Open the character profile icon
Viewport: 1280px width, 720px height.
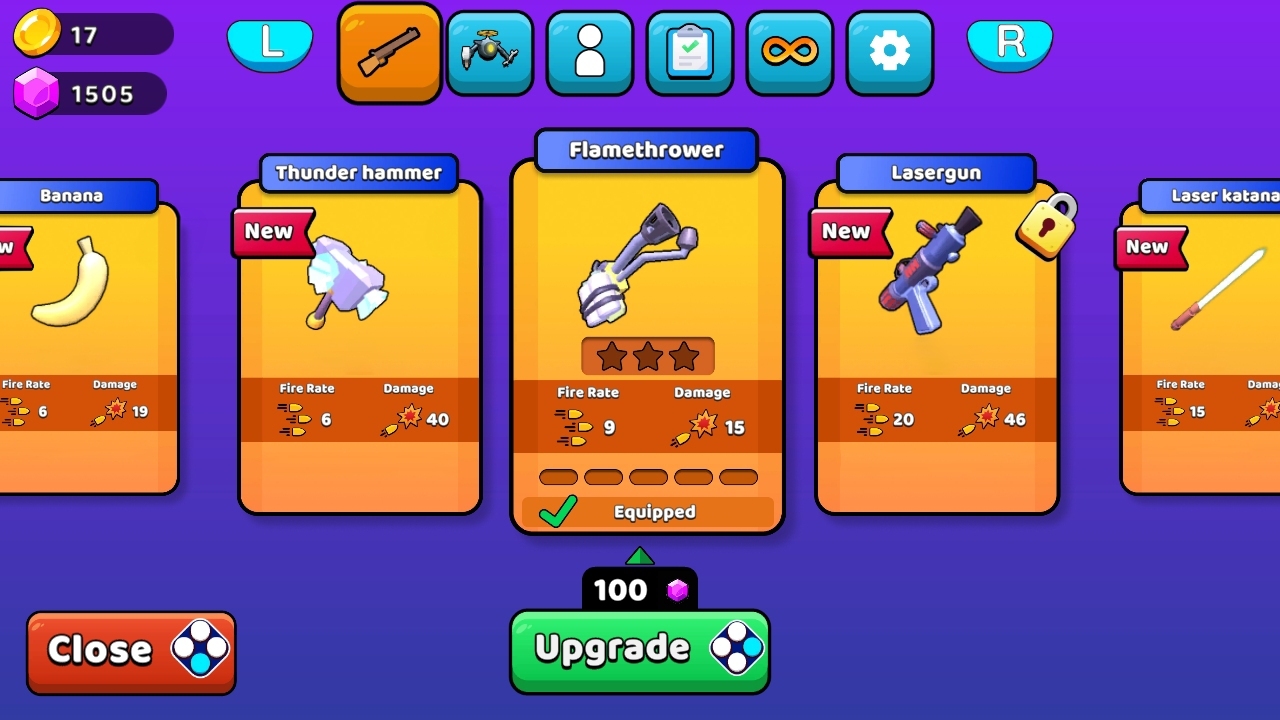pyautogui.click(x=589, y=52)
